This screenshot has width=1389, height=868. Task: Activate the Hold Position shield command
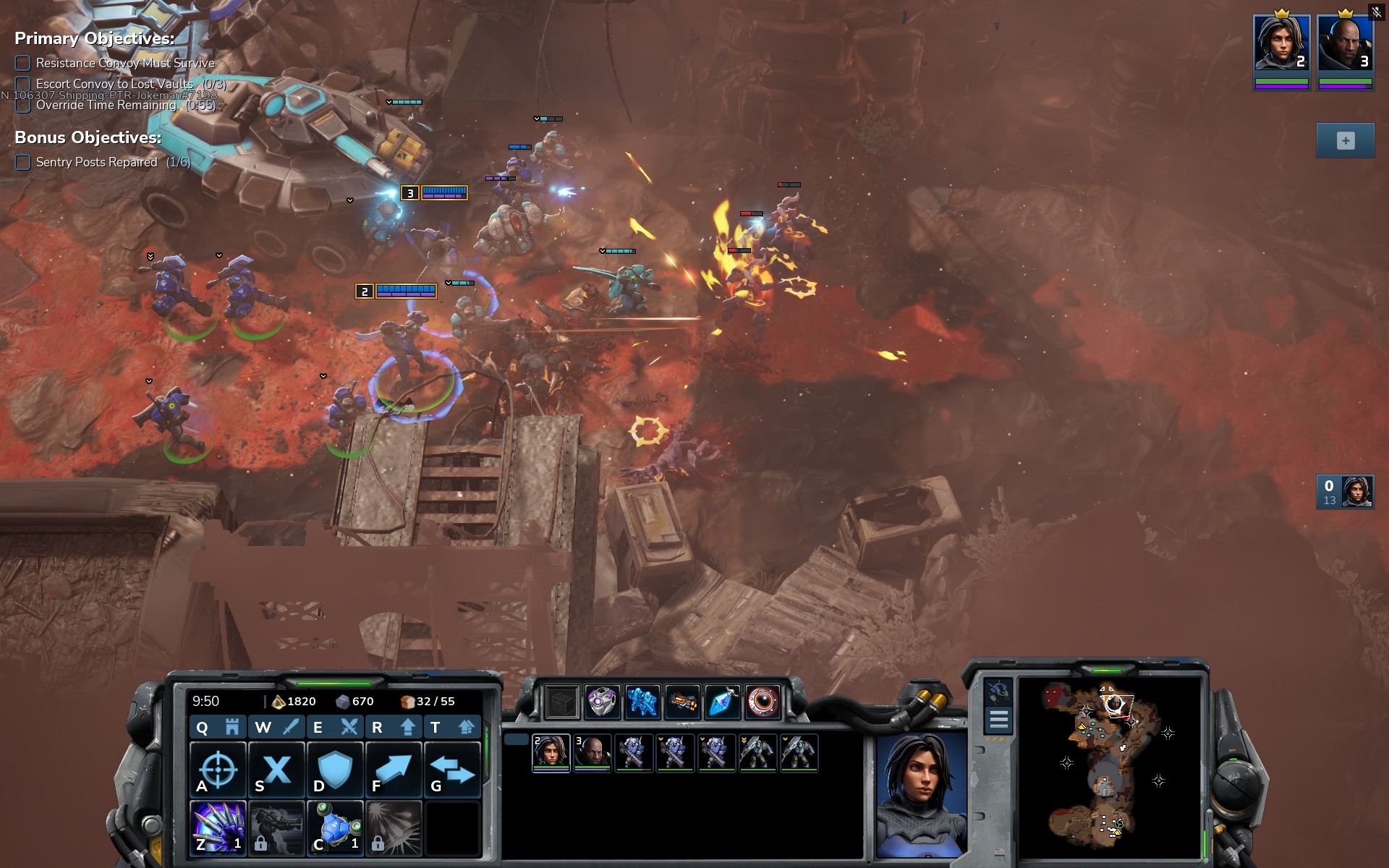(x=335, y=770)
